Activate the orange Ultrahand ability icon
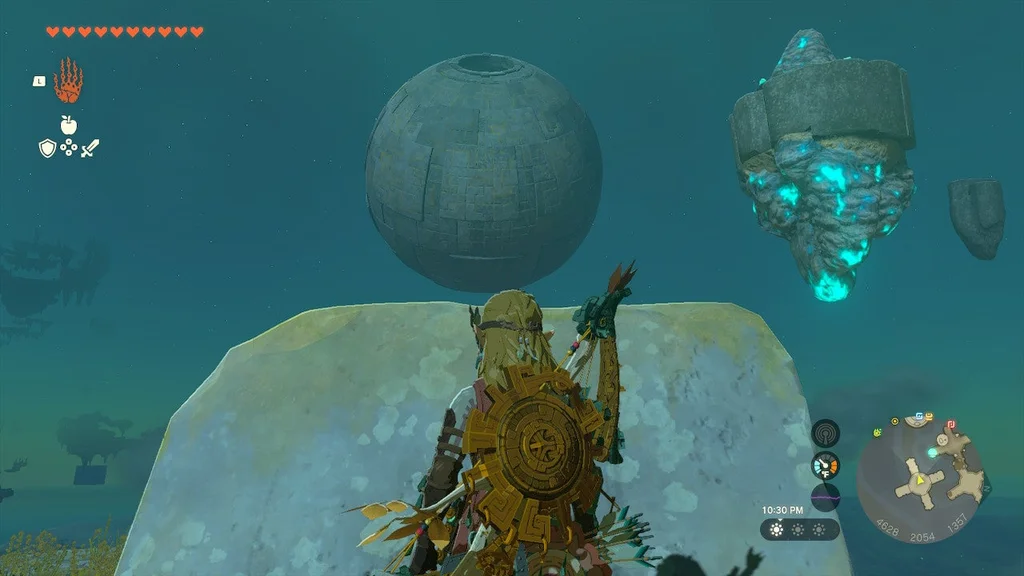The width and height of the screenshot is (1024, 576). pyautogui.click(x=68, y=80)
